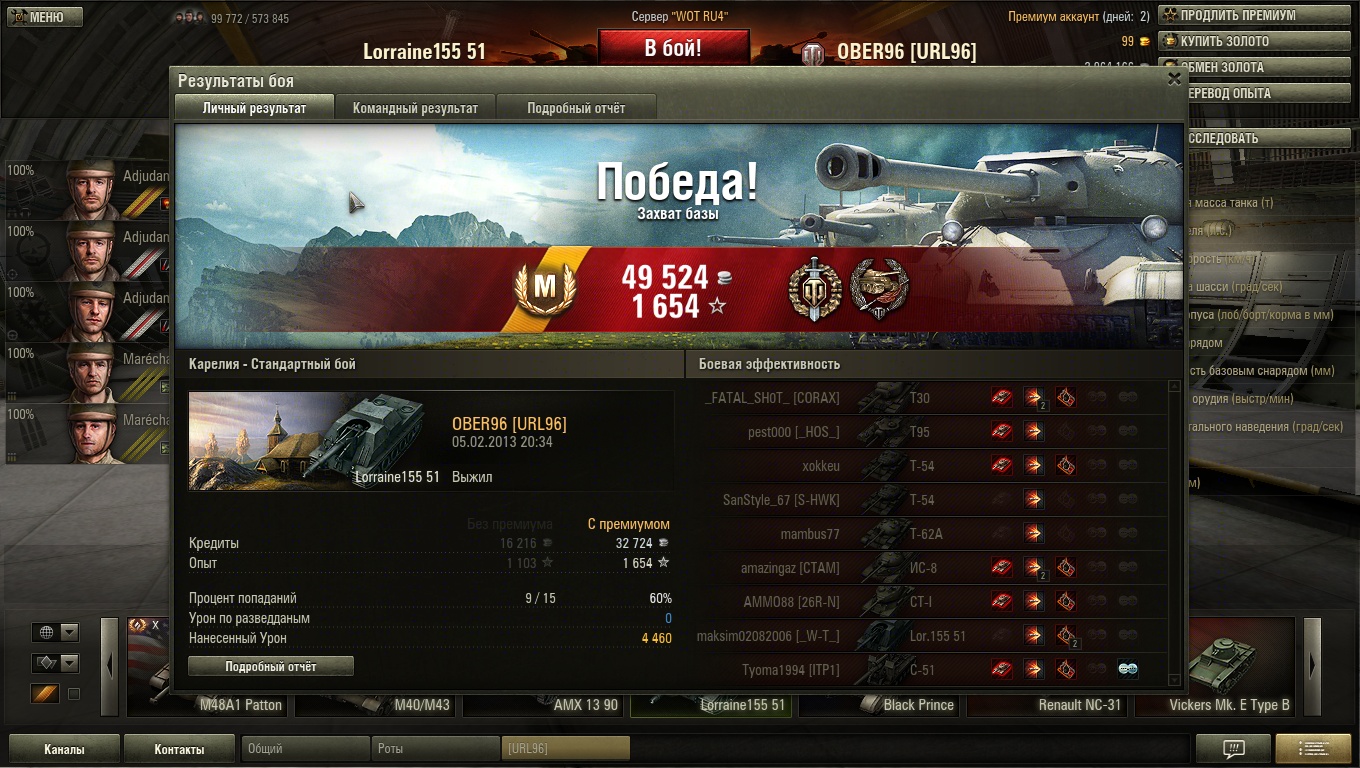The width and height of the screenshot is (1360, 768).
Task: Show the Контакты list
Action: click(x=179, y=749)
